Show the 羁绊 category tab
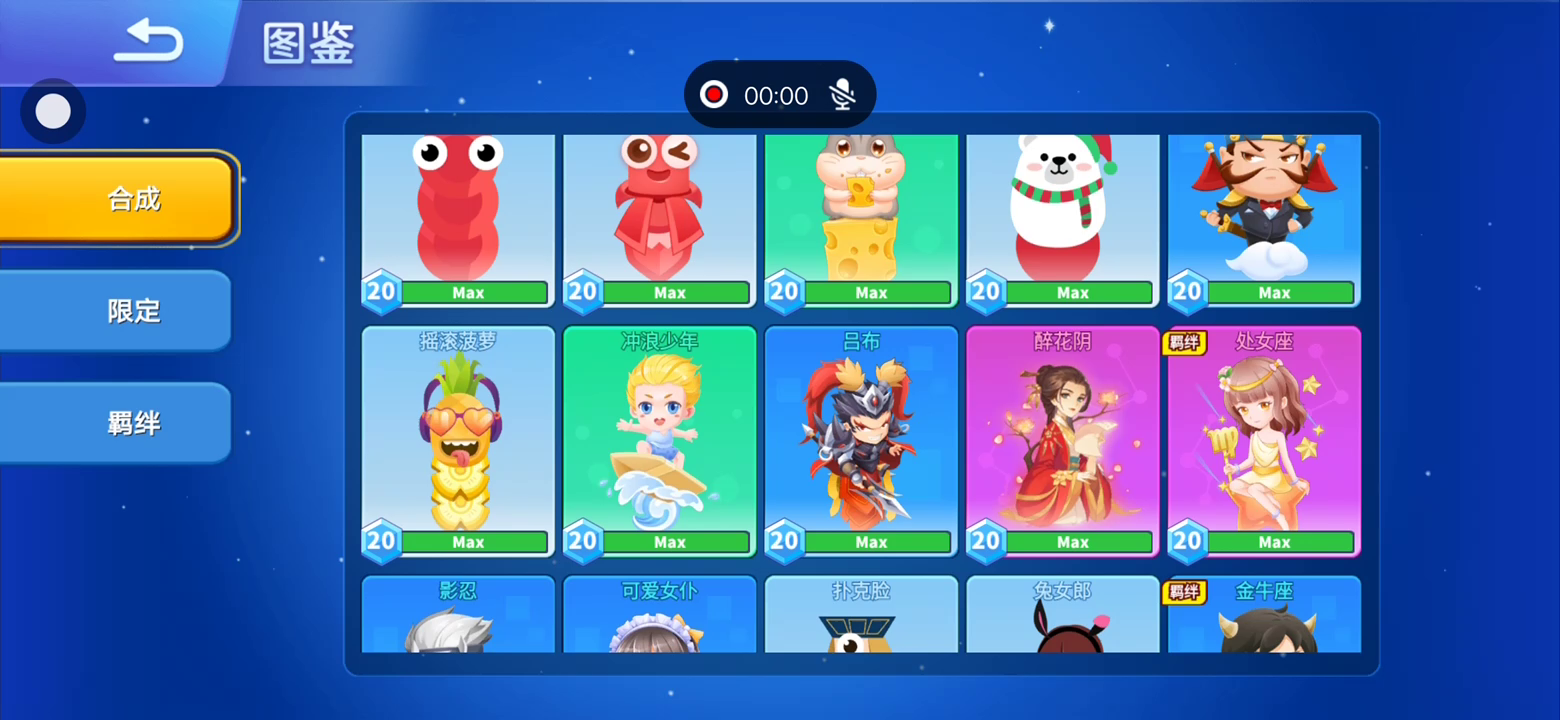The height and width of the screenshot is (720, 1560). point(117,422)
